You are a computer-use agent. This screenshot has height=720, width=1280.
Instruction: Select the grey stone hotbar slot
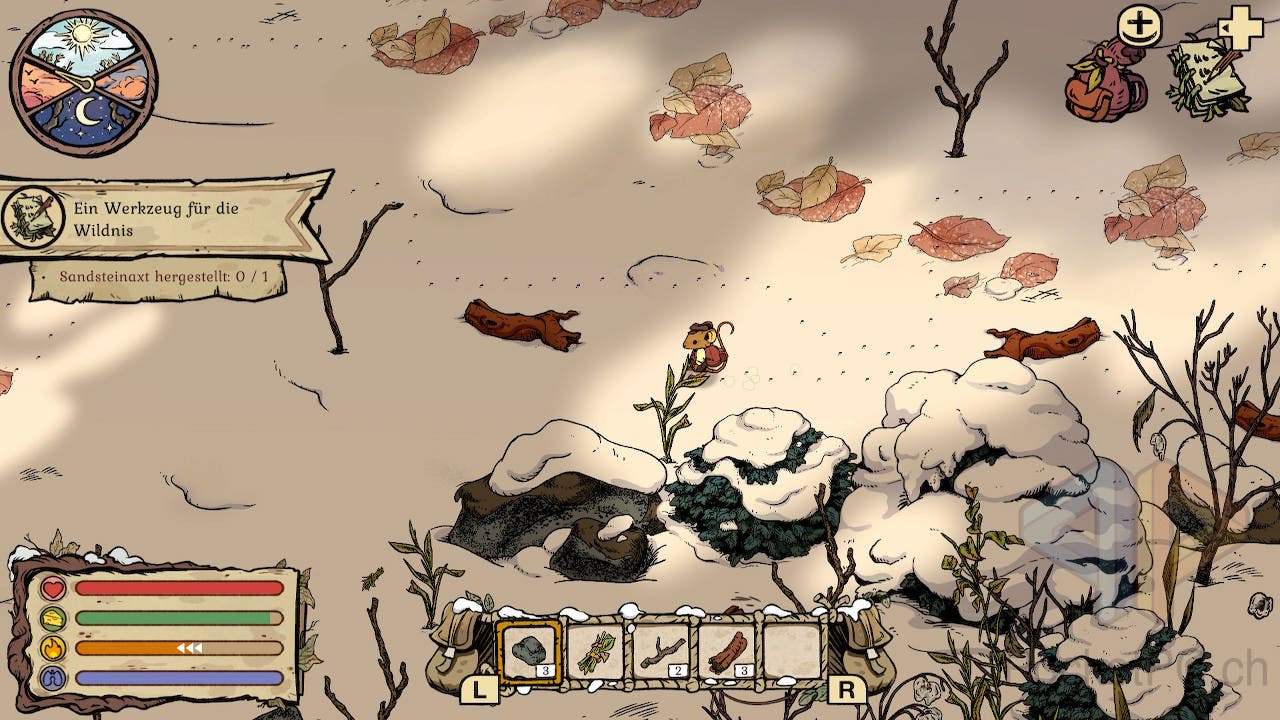pyautogui.click(x=529, y=651)
